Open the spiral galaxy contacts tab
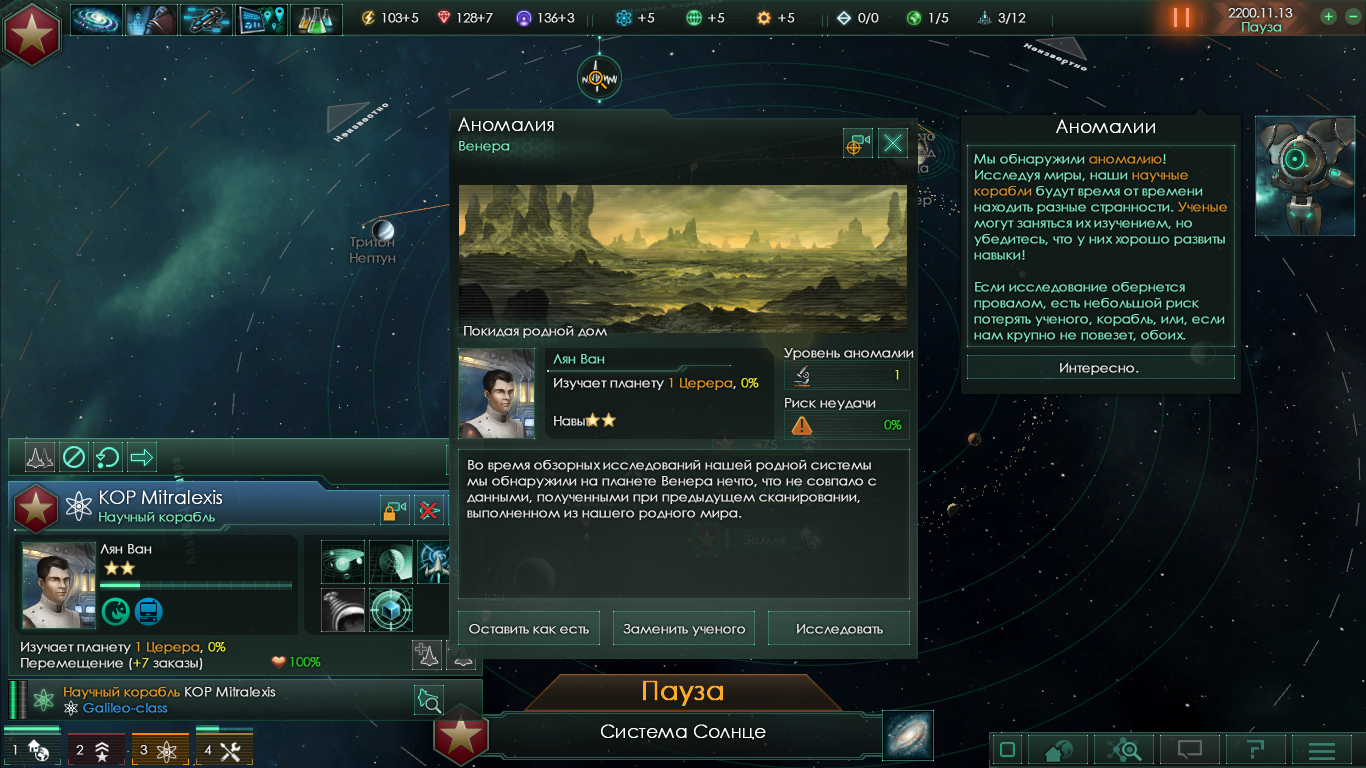This screenshot has width=1366, height=768. pyautogui.click(x=96, y=19)
